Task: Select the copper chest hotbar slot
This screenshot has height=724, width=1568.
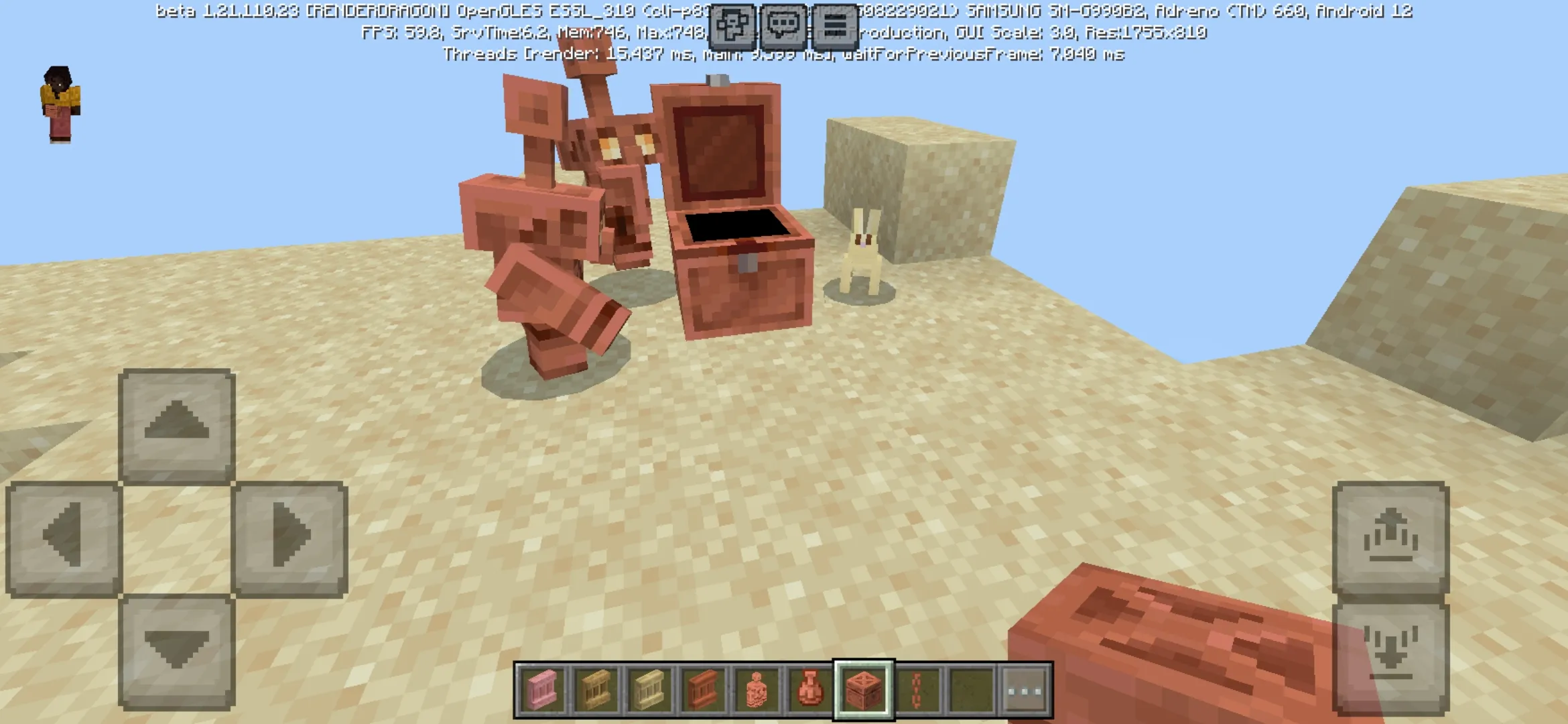Action: click(863, 690)
